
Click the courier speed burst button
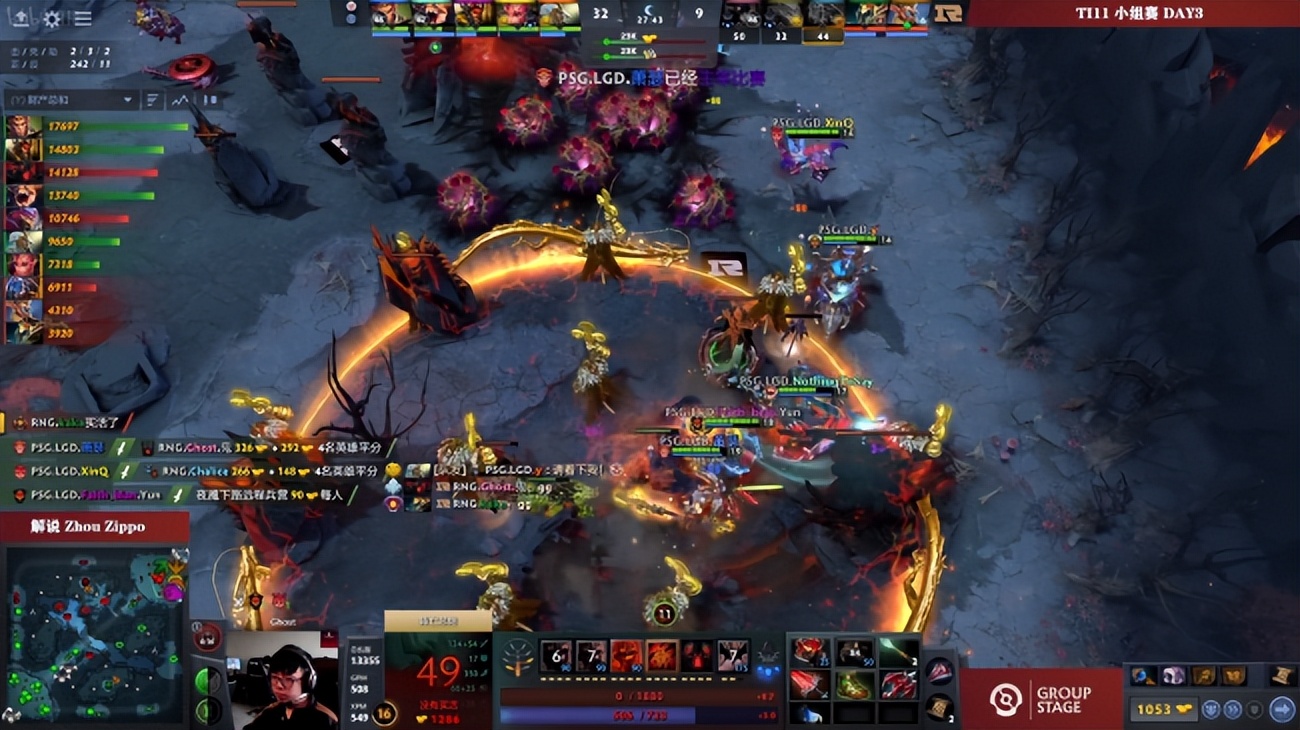1231,711
